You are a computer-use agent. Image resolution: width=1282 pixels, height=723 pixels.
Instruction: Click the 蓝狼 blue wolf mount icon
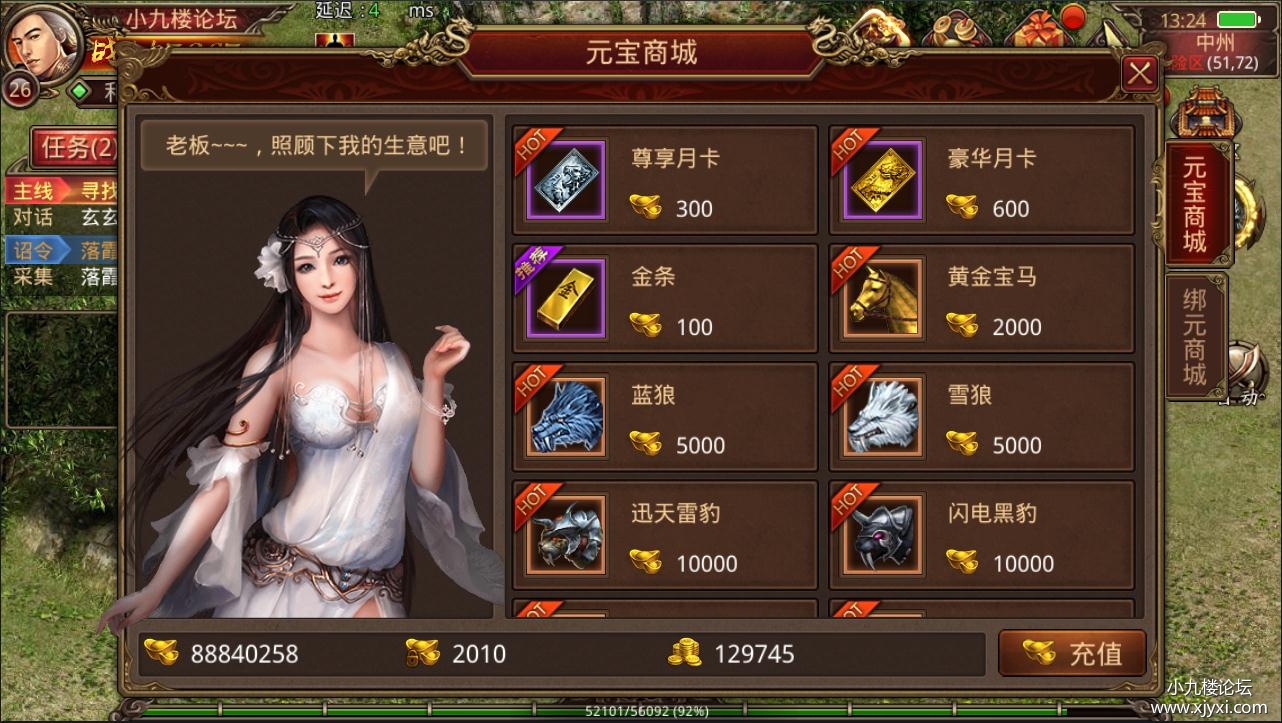click(564, 415)
